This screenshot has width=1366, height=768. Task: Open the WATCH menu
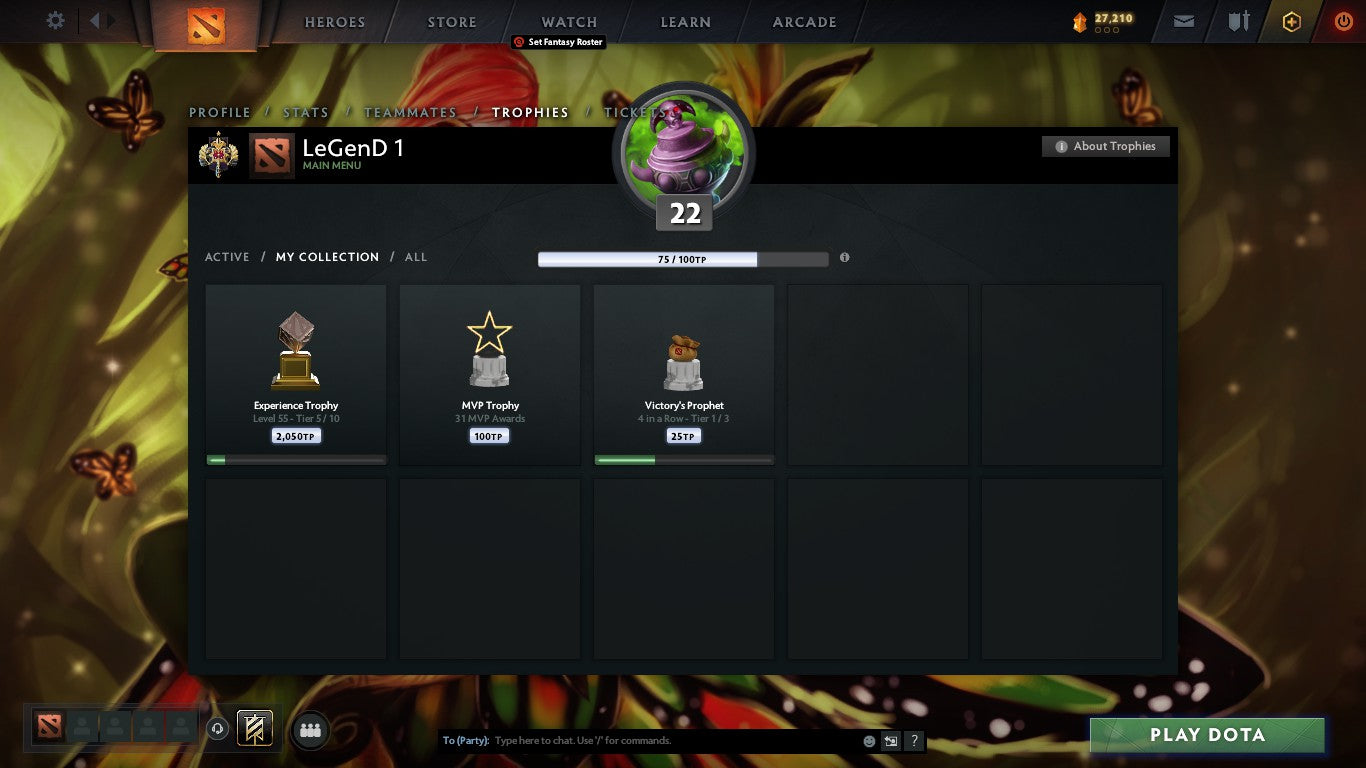568,21
